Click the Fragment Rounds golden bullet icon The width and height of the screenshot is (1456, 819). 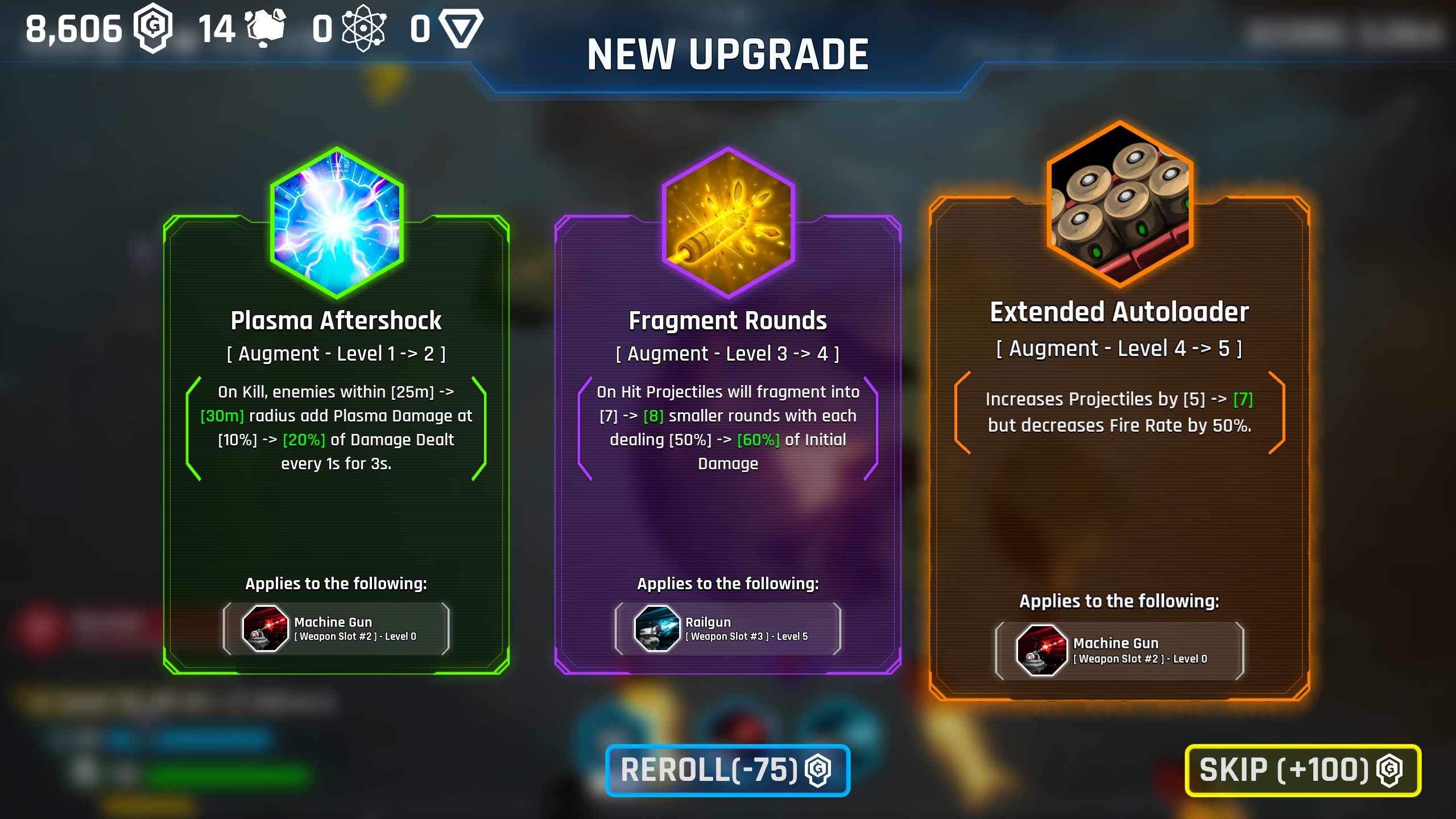(728, 223)
